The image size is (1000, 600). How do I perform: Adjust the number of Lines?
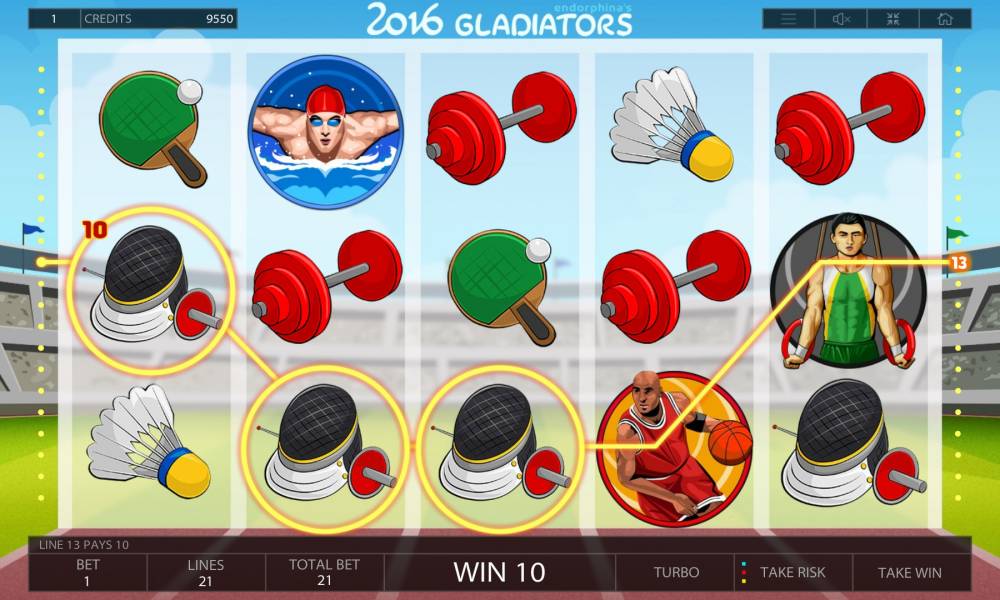coord(206,572)
